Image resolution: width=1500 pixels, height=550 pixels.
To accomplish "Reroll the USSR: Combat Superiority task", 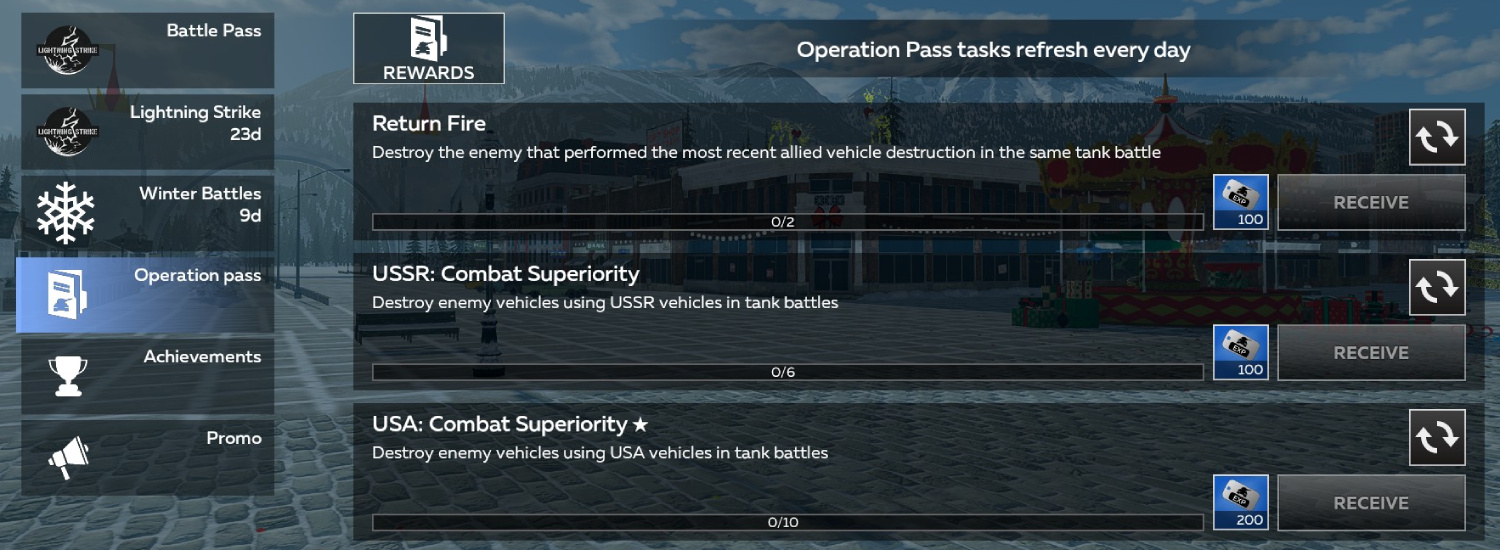I will (1437, 287).
